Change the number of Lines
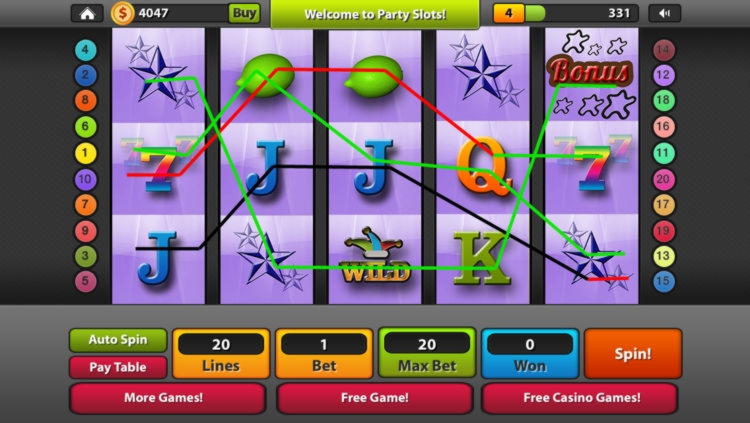 pos(221,354)
